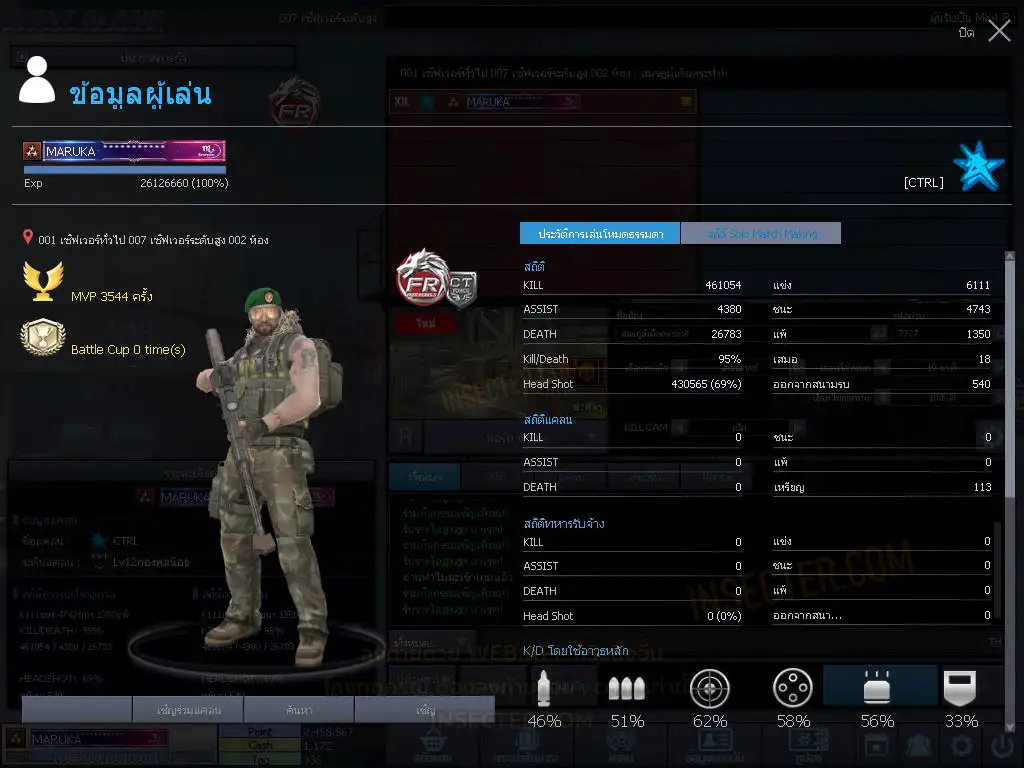Viewport: 1024px width, 768px height.
Task: Select the highlighted 56% weapon icon
Action: 877,689
